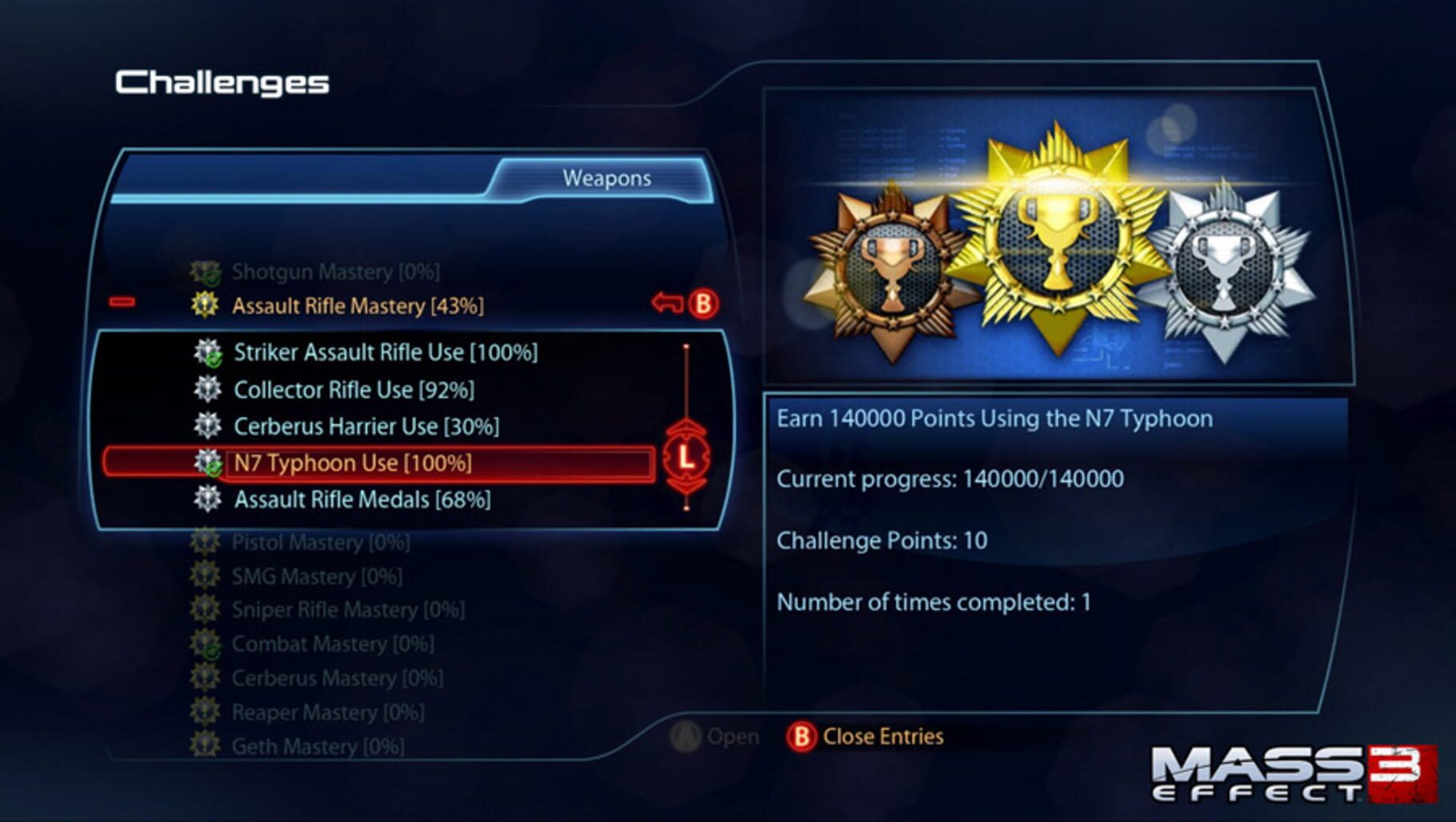Click the Striker Assault Rifle Use badge icon

(x=208, y=352)
